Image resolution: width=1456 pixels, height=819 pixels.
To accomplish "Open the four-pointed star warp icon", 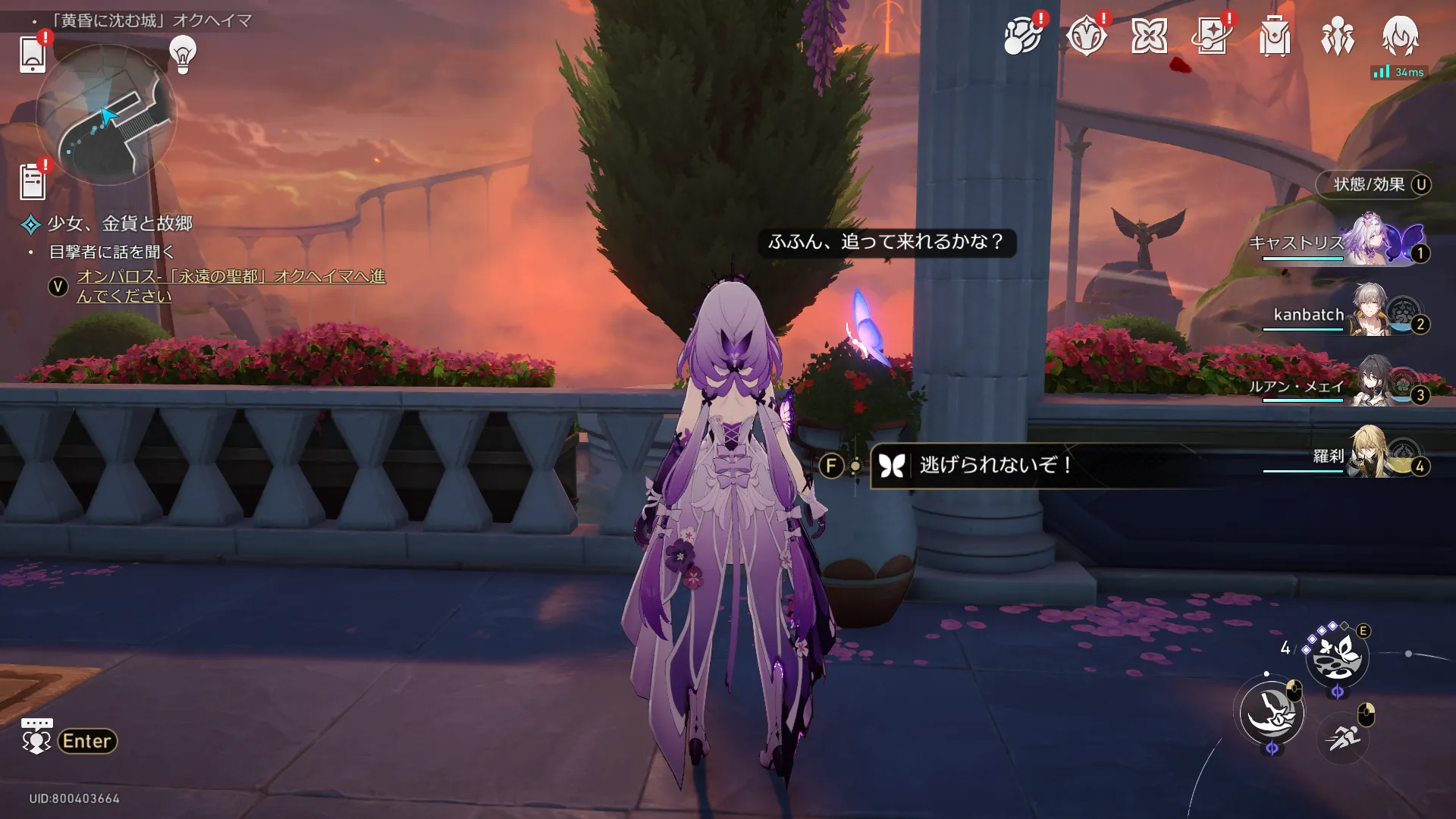I will [1149, 36].
